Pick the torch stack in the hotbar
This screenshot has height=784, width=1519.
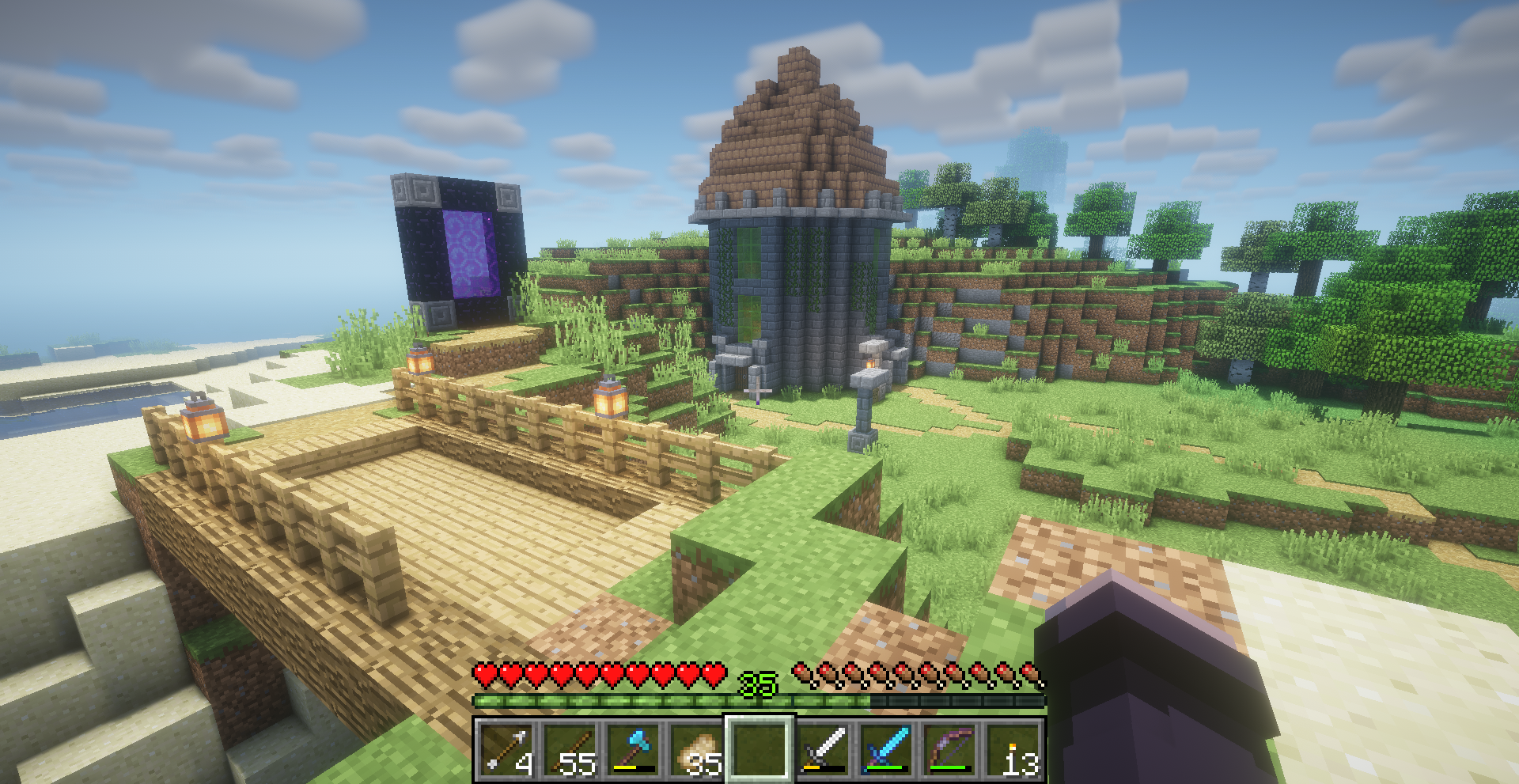tap(1013, 748)
